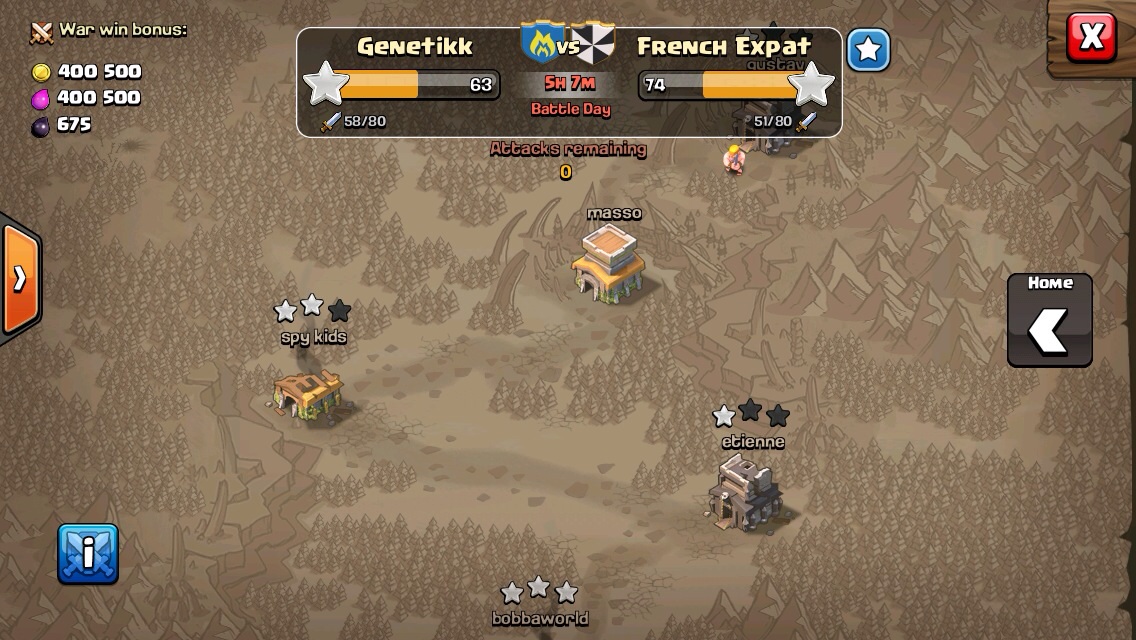
Task: Expand the orange side panel arrow
Action: 19,278
